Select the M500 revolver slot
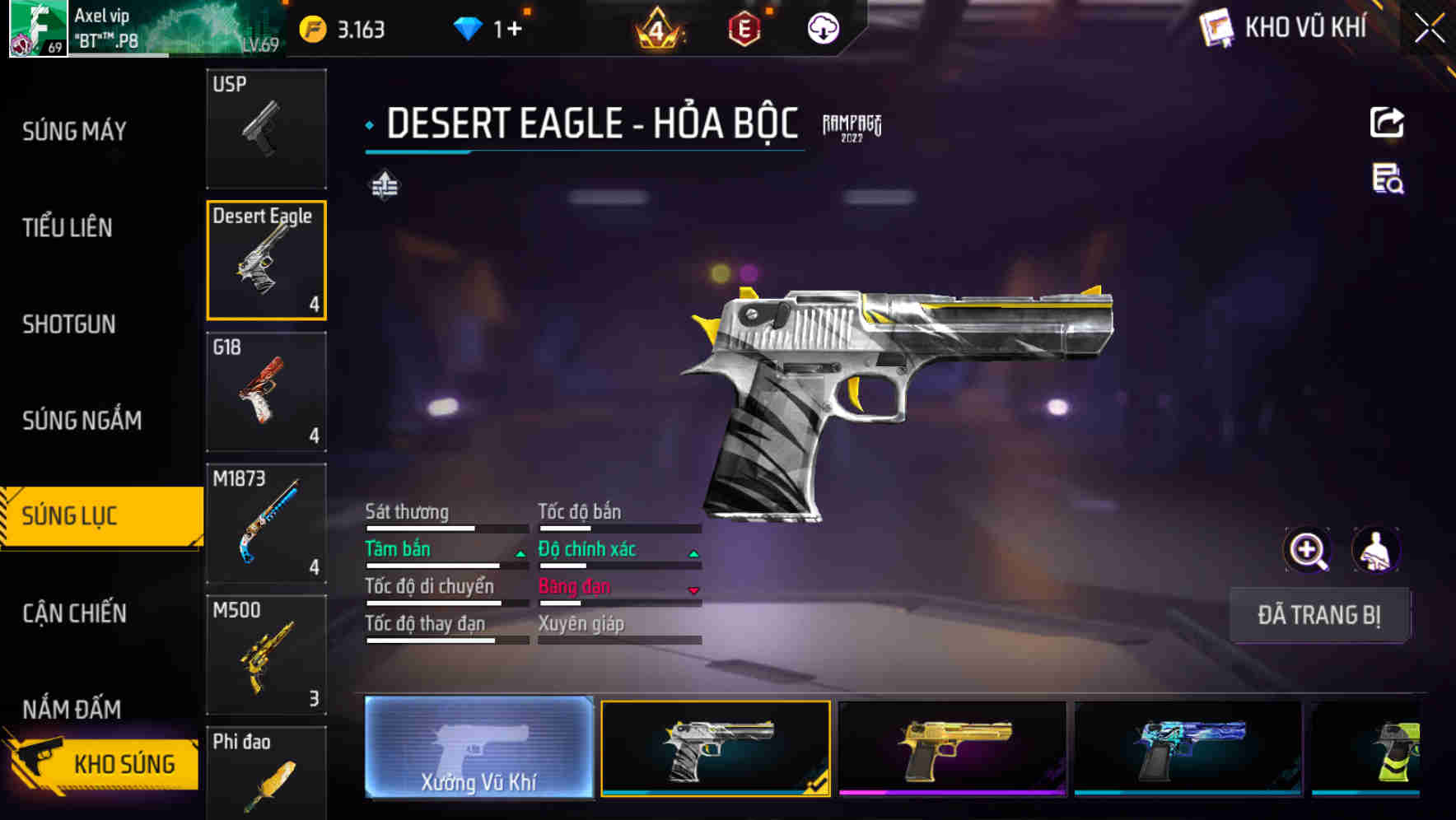The image size is (1456, 820). point(266,655)
